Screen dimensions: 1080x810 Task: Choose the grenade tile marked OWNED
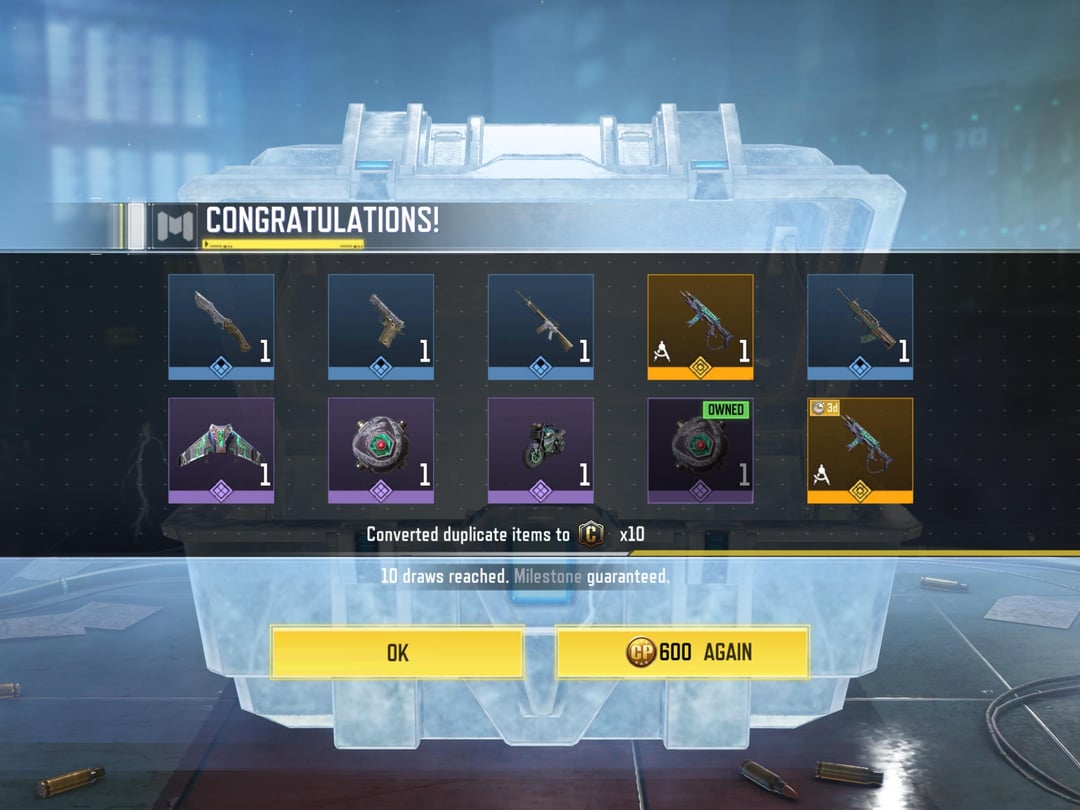(700, 450)
